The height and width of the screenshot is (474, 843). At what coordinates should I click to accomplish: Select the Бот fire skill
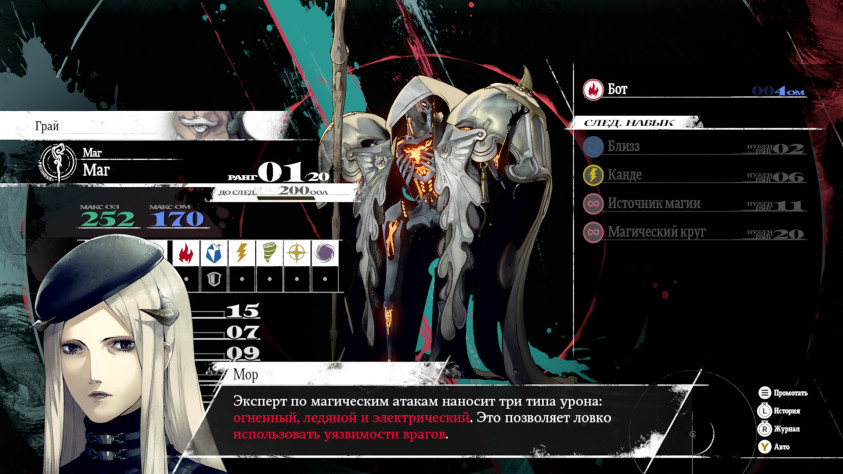click(690, 90)
